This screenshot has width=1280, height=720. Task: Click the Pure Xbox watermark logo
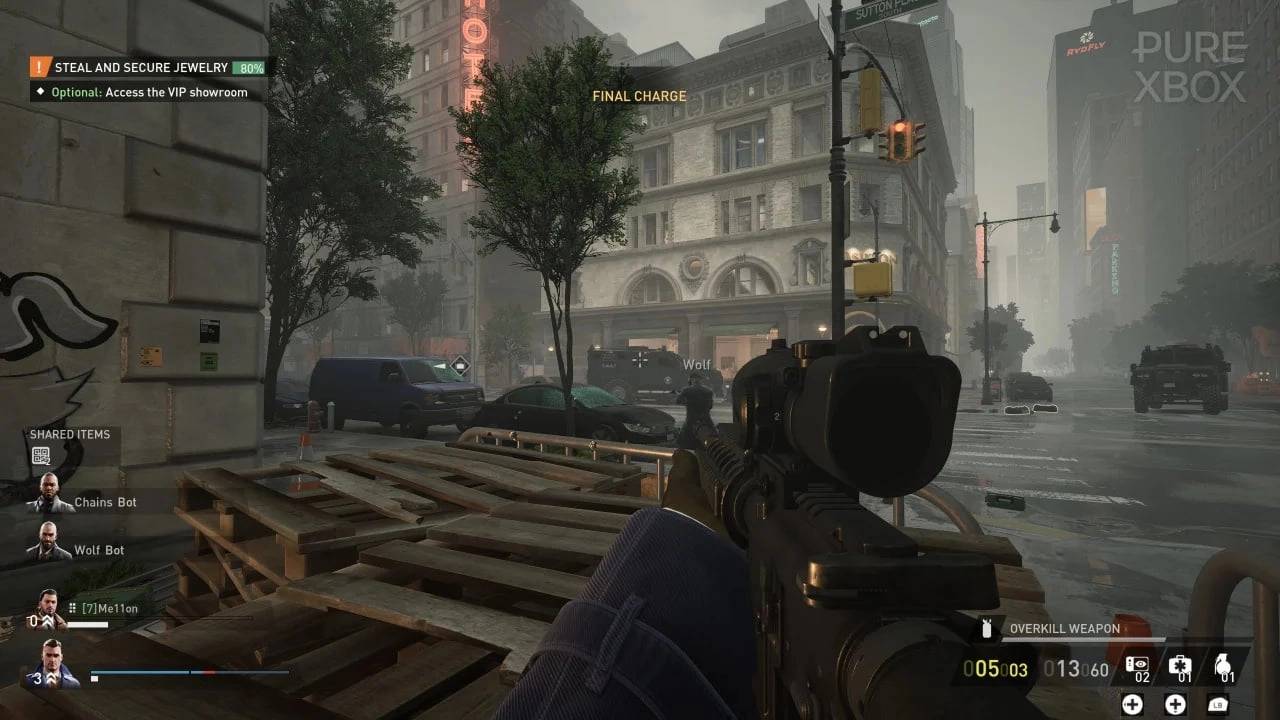1189,66
